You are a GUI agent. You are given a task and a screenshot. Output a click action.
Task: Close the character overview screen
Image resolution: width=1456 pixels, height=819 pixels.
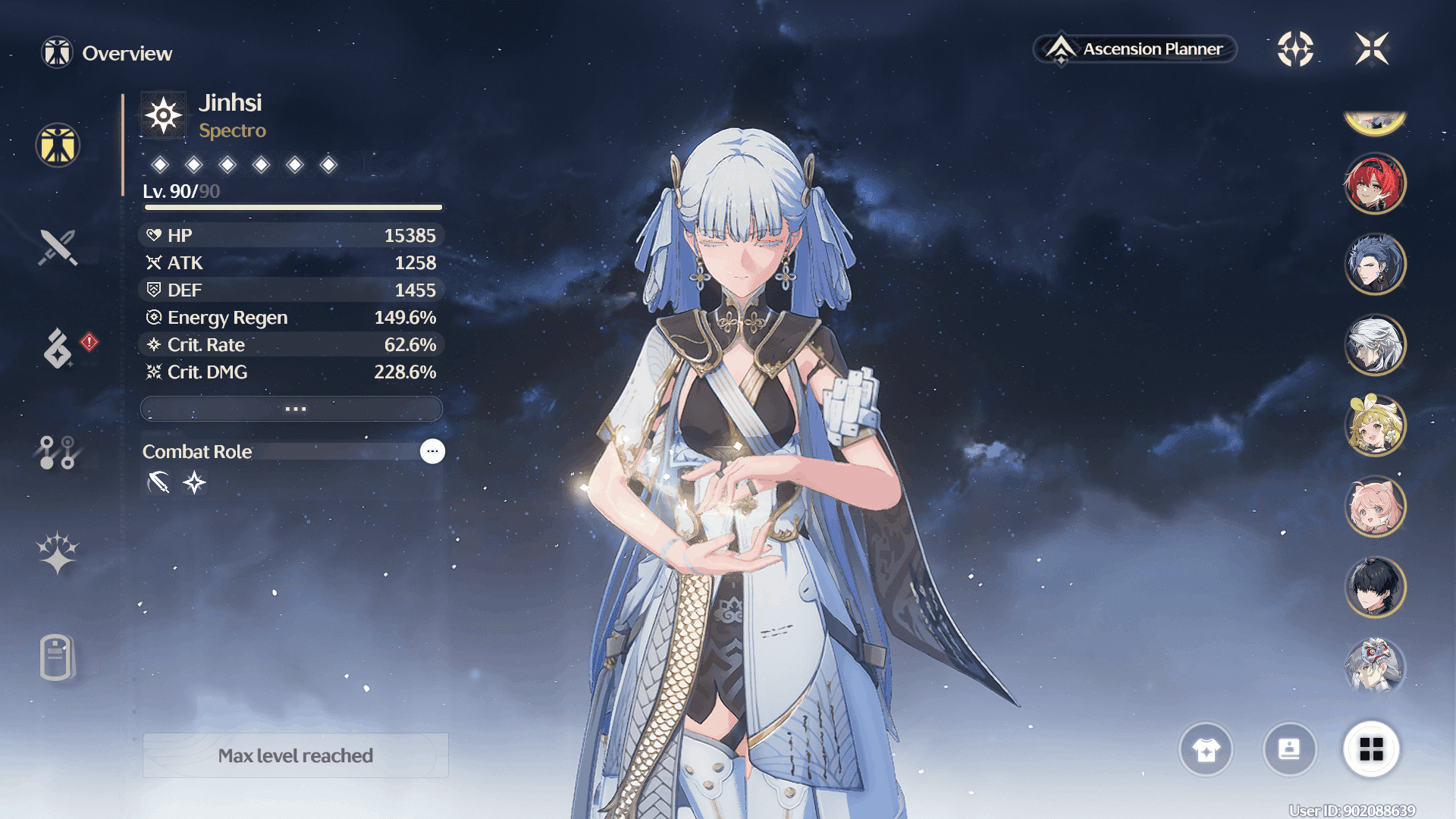[x=1372, y=49]
